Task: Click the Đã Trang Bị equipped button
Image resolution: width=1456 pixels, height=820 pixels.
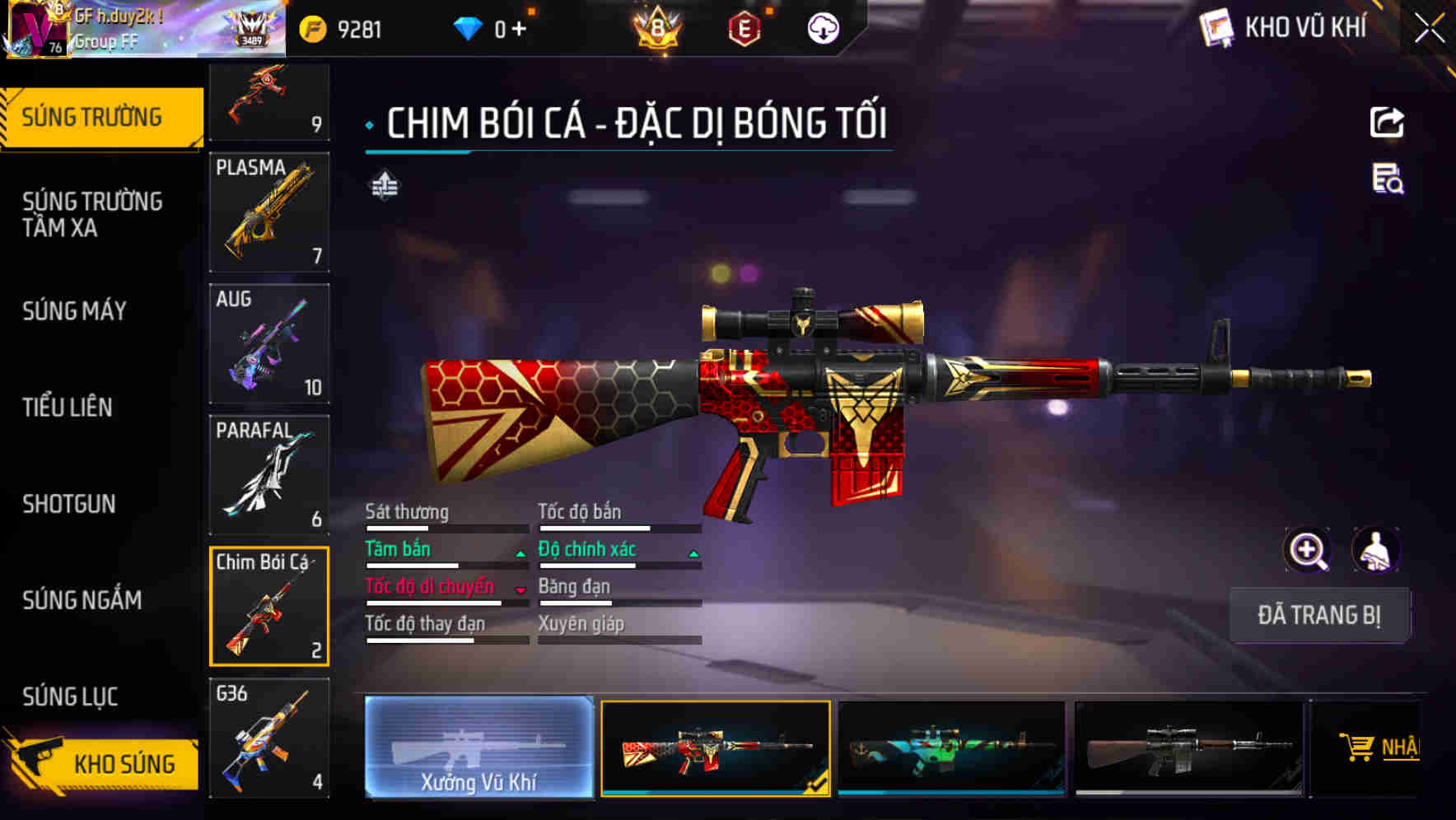Action: pyautogui.click(x=1319, y=615)
